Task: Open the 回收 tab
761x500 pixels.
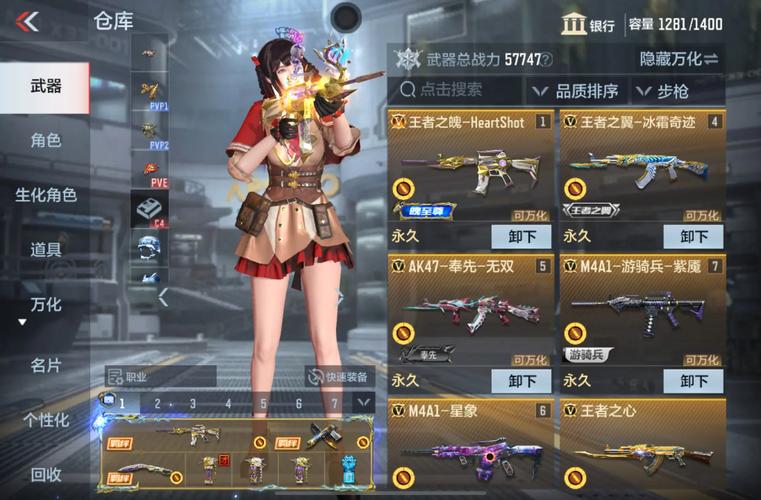Action: point(45,474)
